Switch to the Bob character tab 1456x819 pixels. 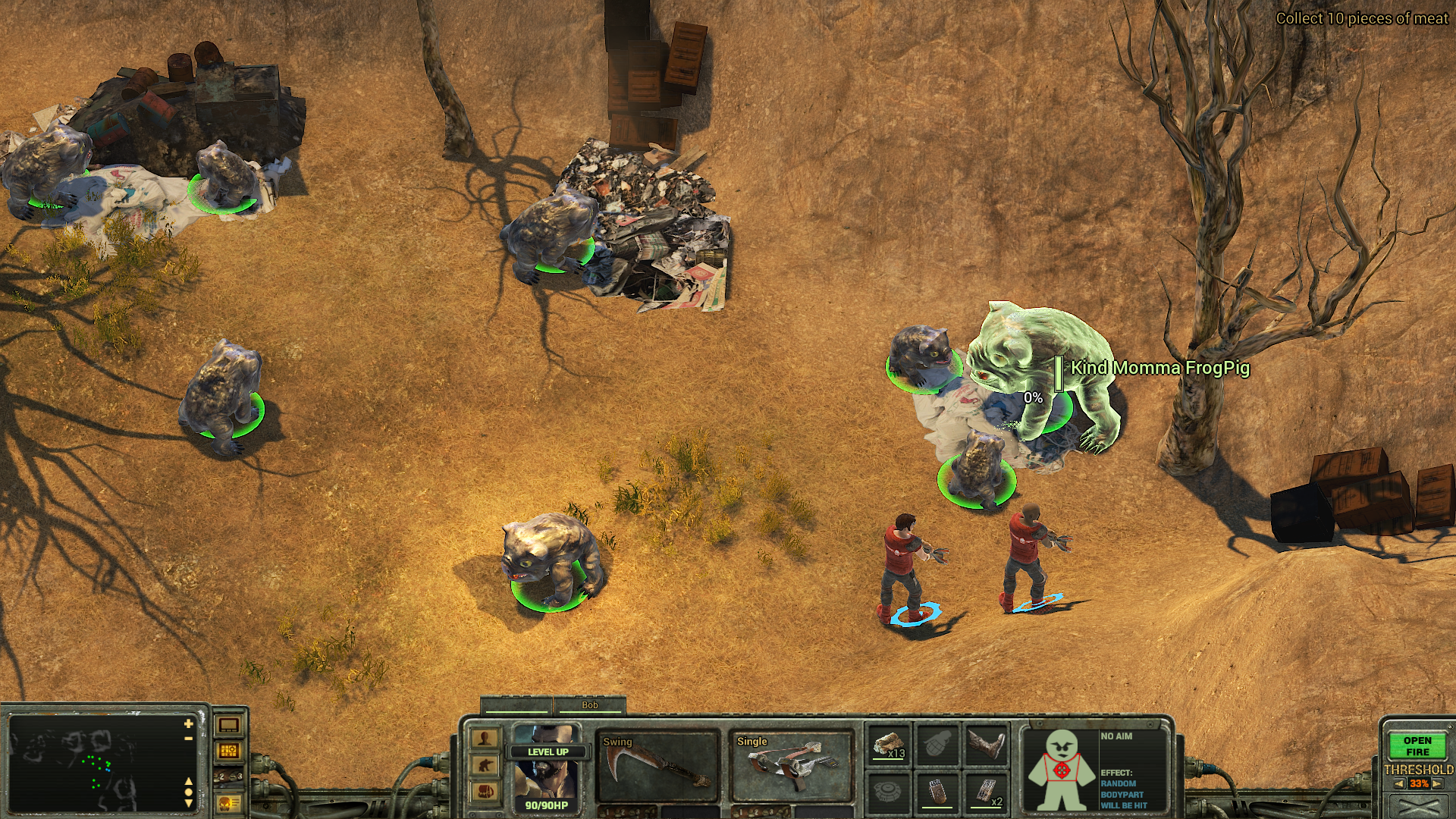[589, 705]
